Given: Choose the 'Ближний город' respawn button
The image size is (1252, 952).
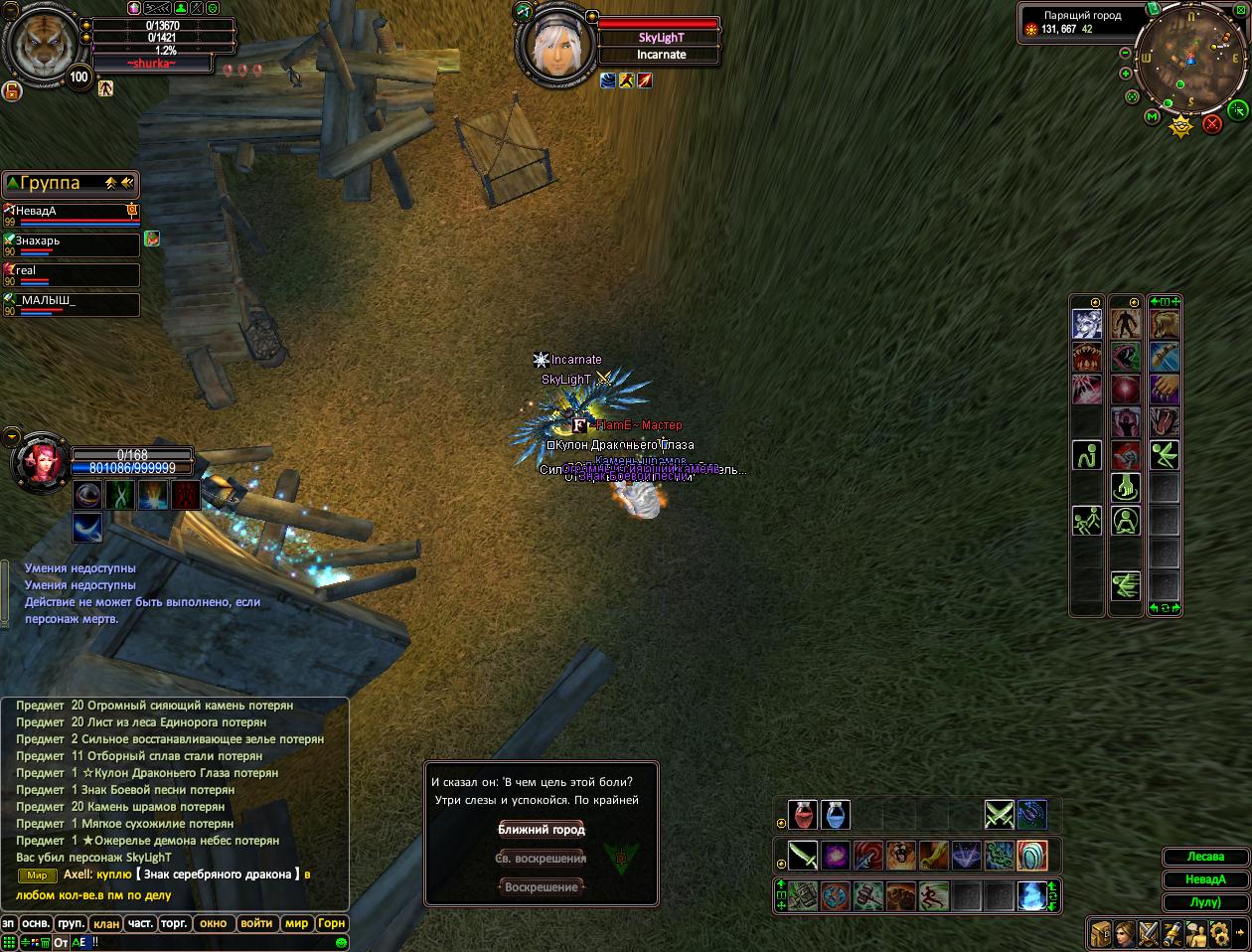Looking at the screenshot, I should click(542, 830).
